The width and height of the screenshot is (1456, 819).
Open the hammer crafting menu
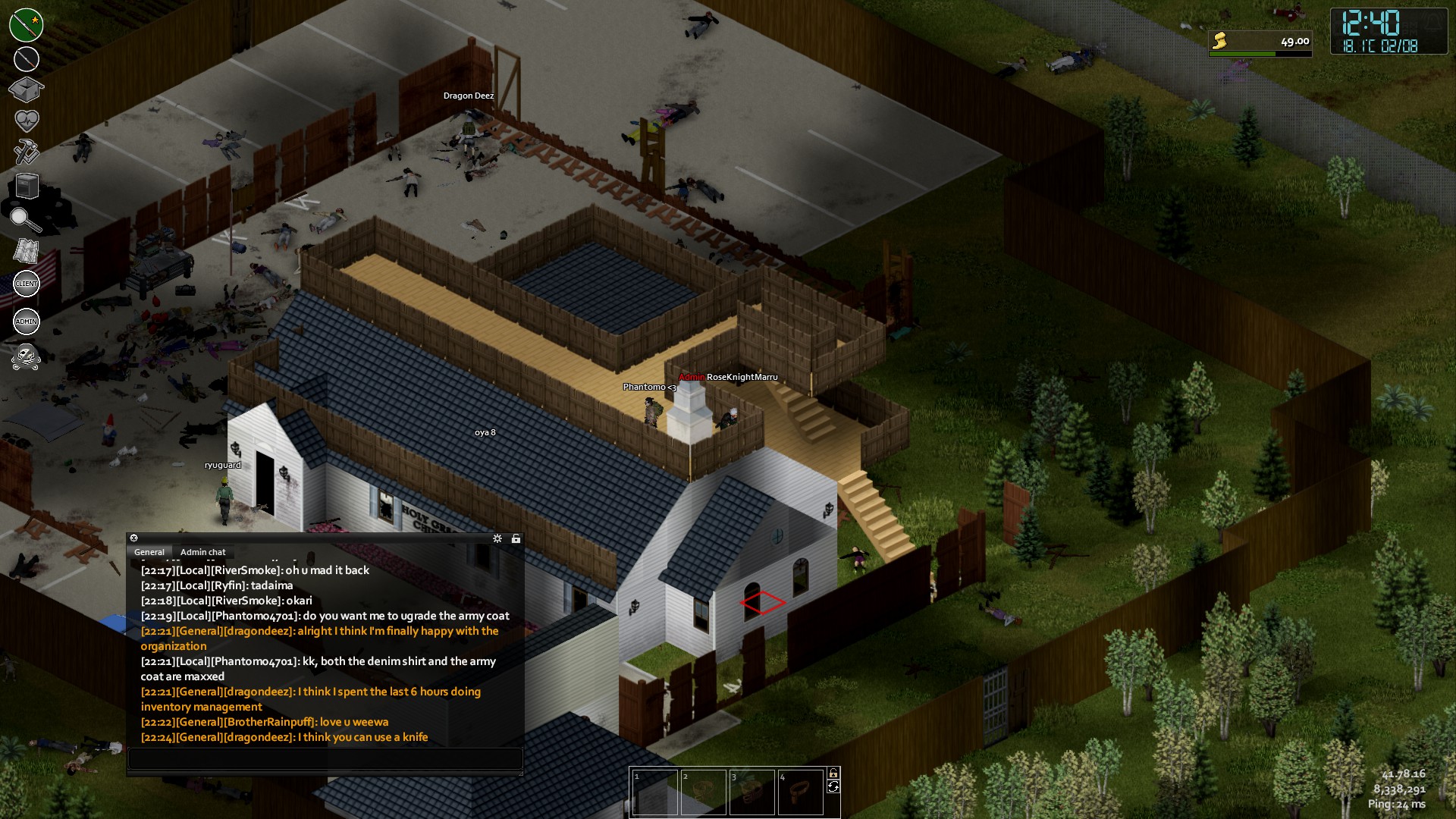pos(27,152)
